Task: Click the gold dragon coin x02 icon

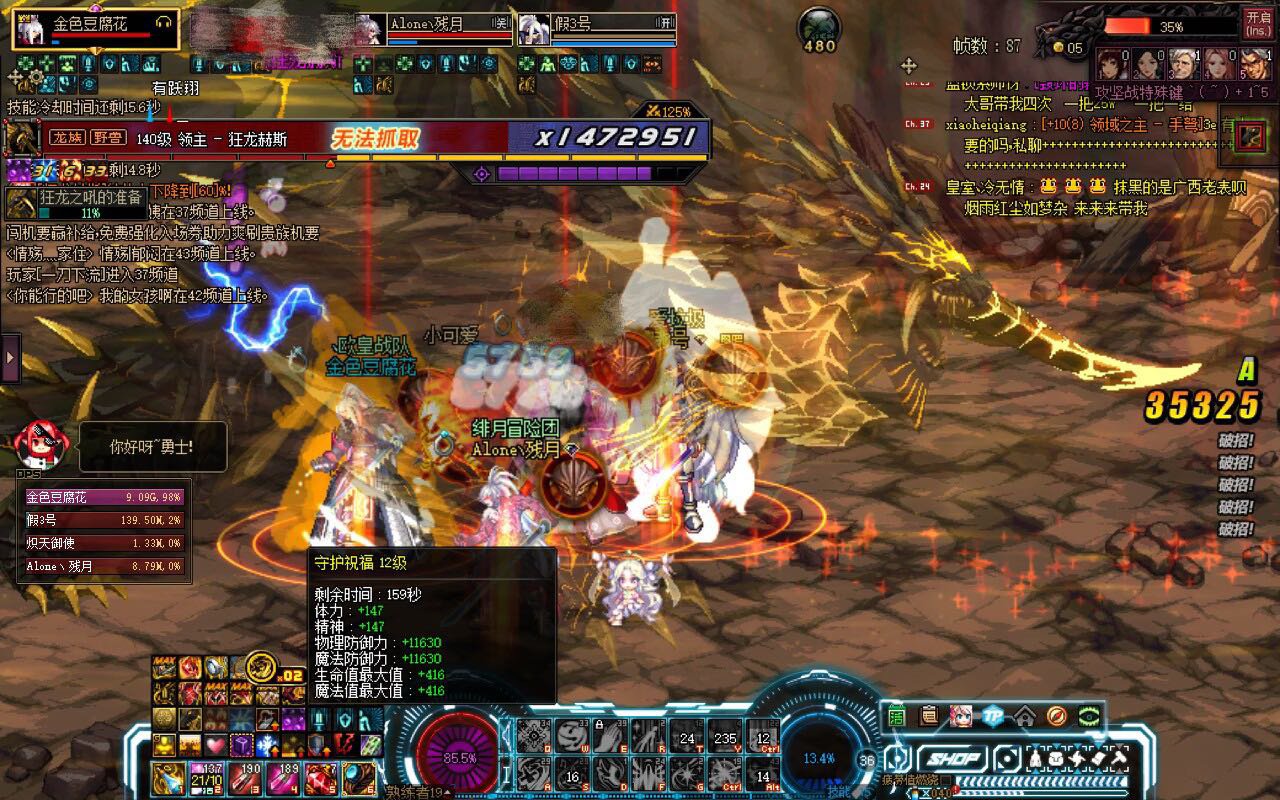Action: [262, 666]
